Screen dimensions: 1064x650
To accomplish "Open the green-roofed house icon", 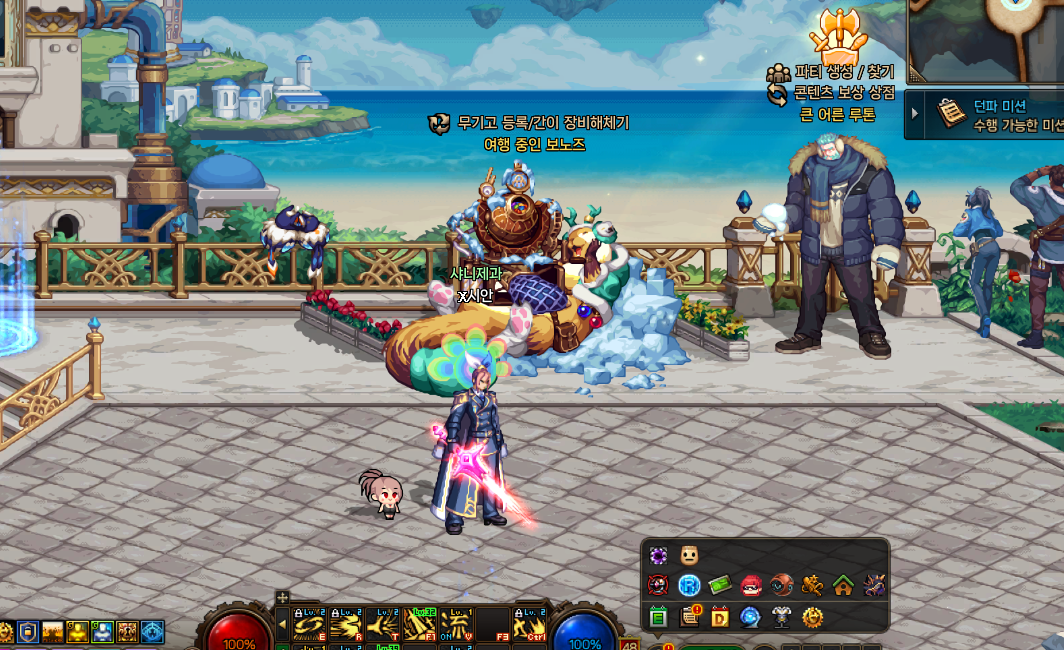I will [843, 586].
